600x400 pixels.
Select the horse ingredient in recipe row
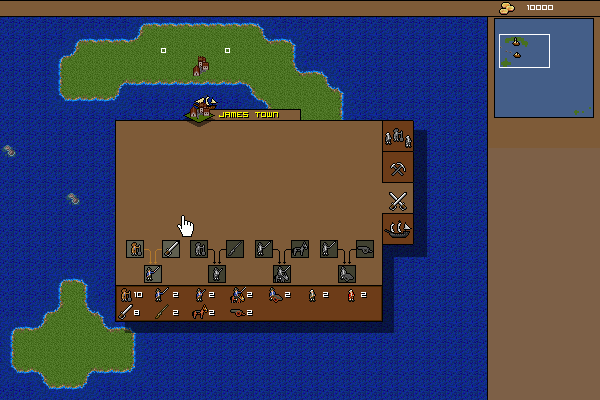pos(300,248)
